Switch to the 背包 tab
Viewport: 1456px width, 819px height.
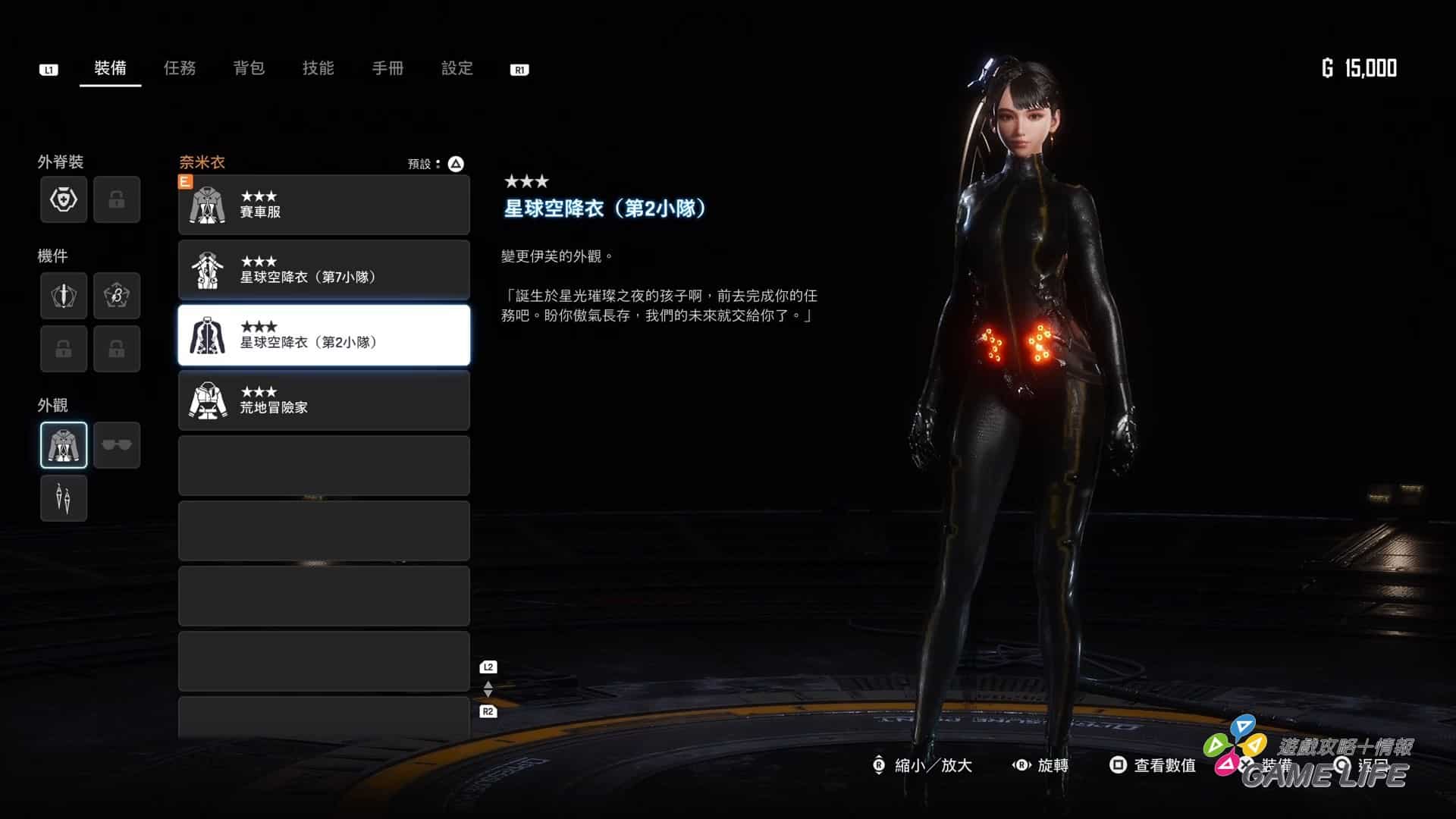pyautogui.click(x=249, y=68)
